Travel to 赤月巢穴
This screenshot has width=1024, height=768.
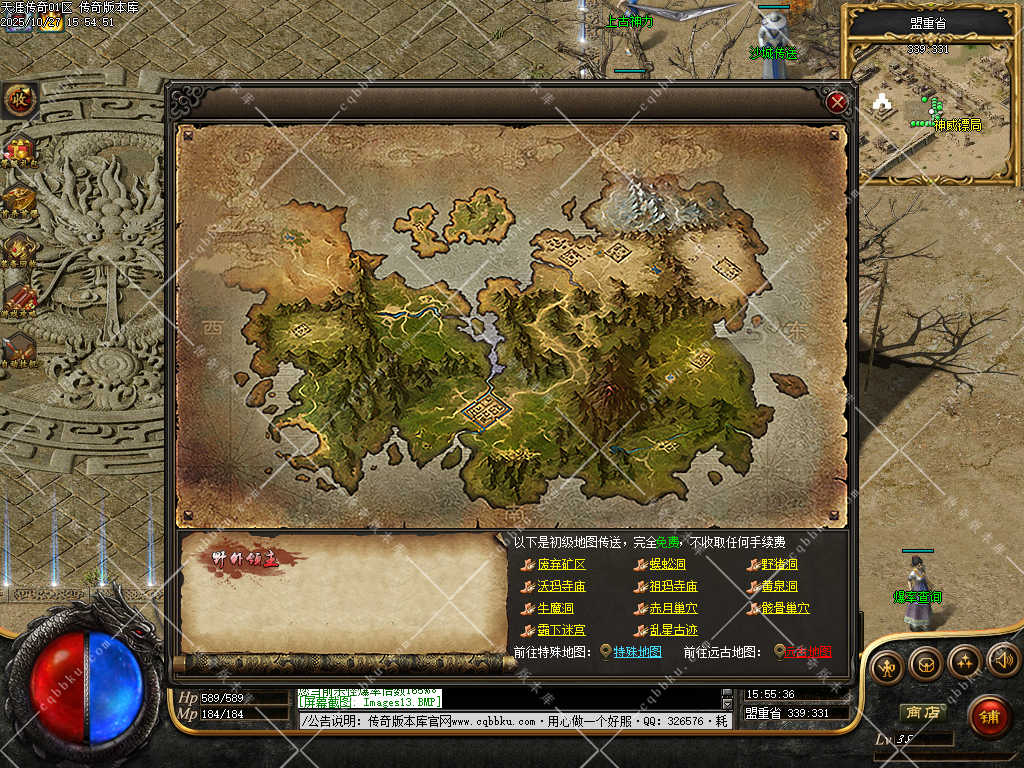(673, 608)
